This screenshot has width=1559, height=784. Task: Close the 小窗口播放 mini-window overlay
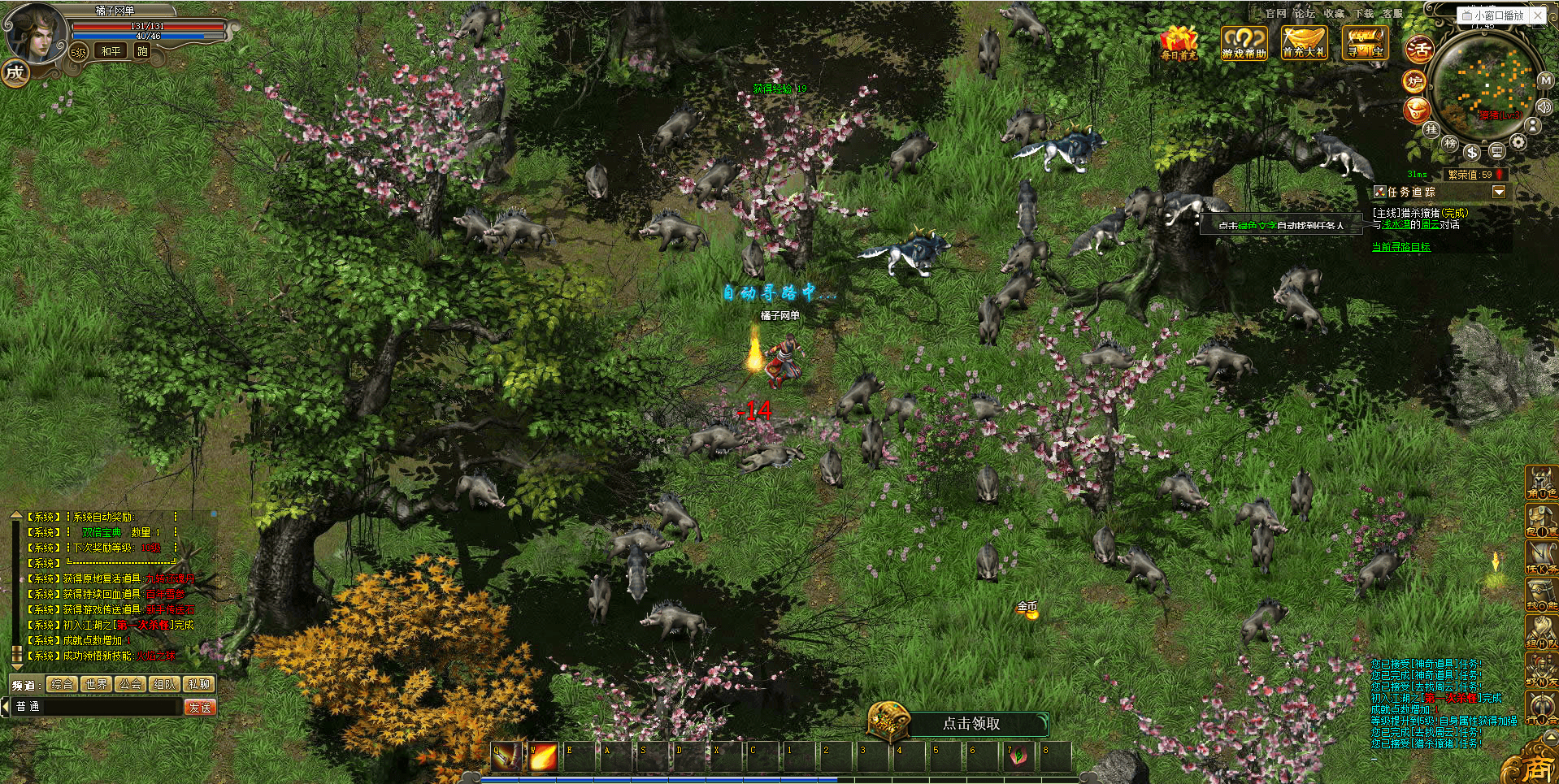coord(1538,15)
